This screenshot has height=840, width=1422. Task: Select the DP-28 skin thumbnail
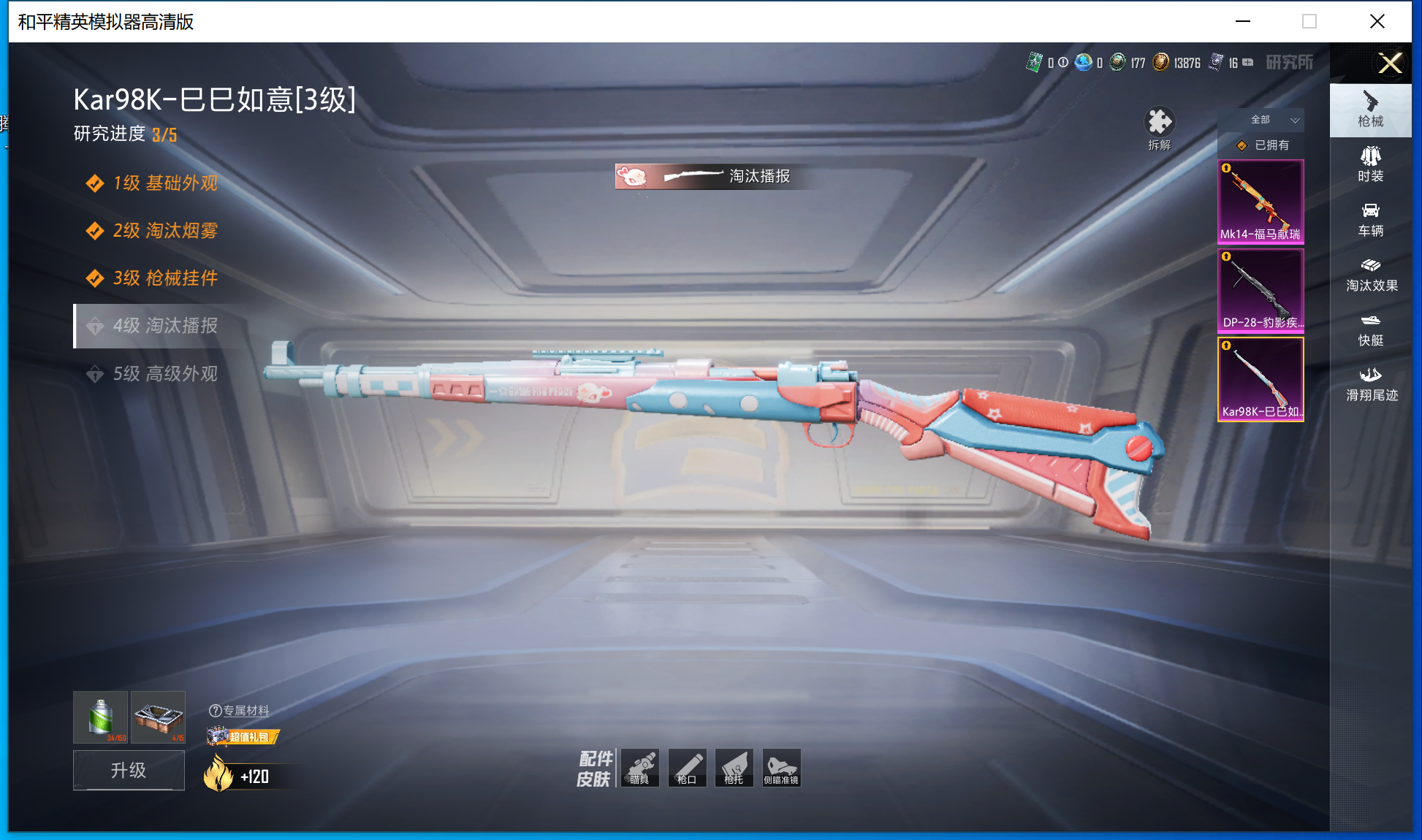pos(1261,291)
